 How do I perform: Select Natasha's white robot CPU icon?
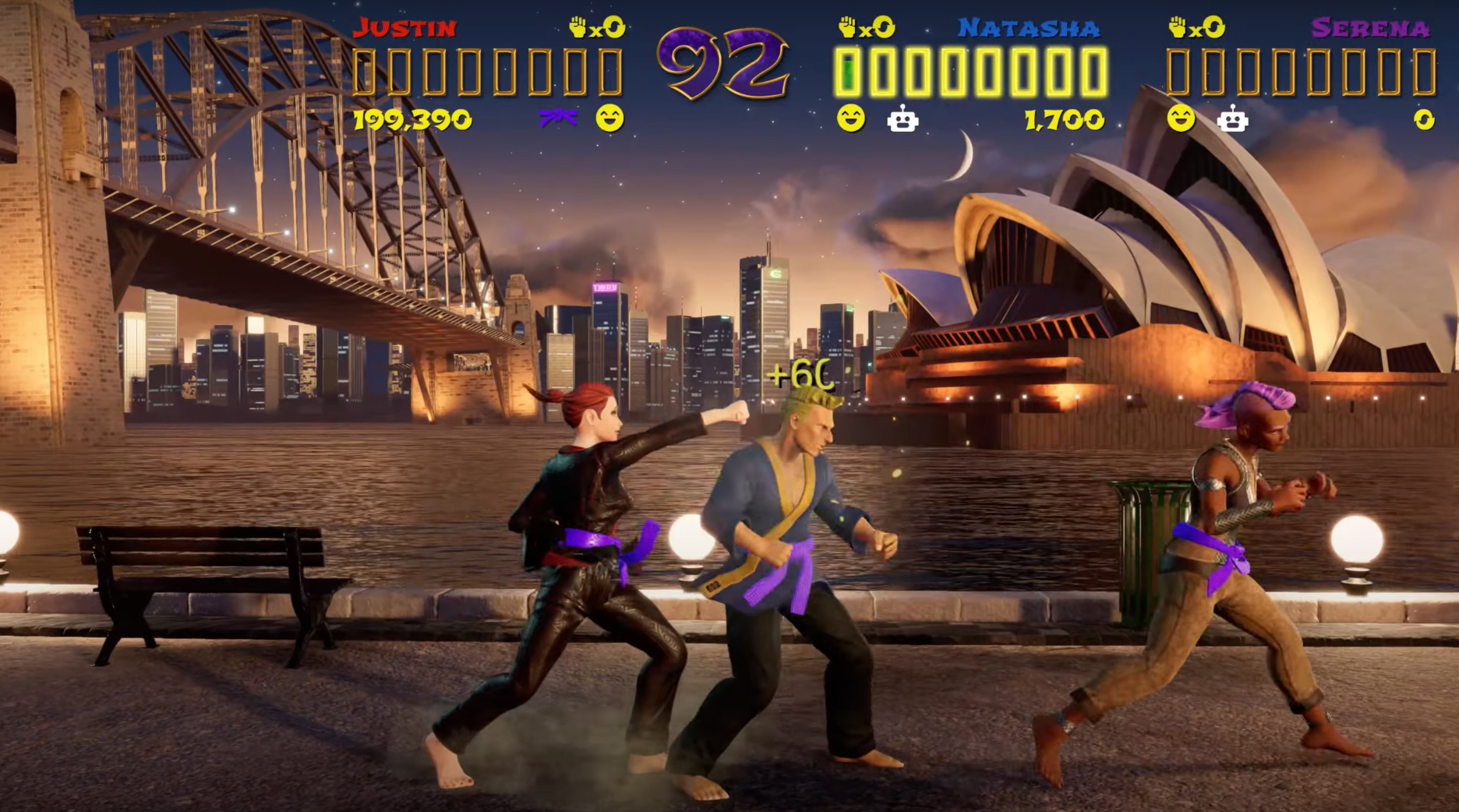click(x=903, y=119)
